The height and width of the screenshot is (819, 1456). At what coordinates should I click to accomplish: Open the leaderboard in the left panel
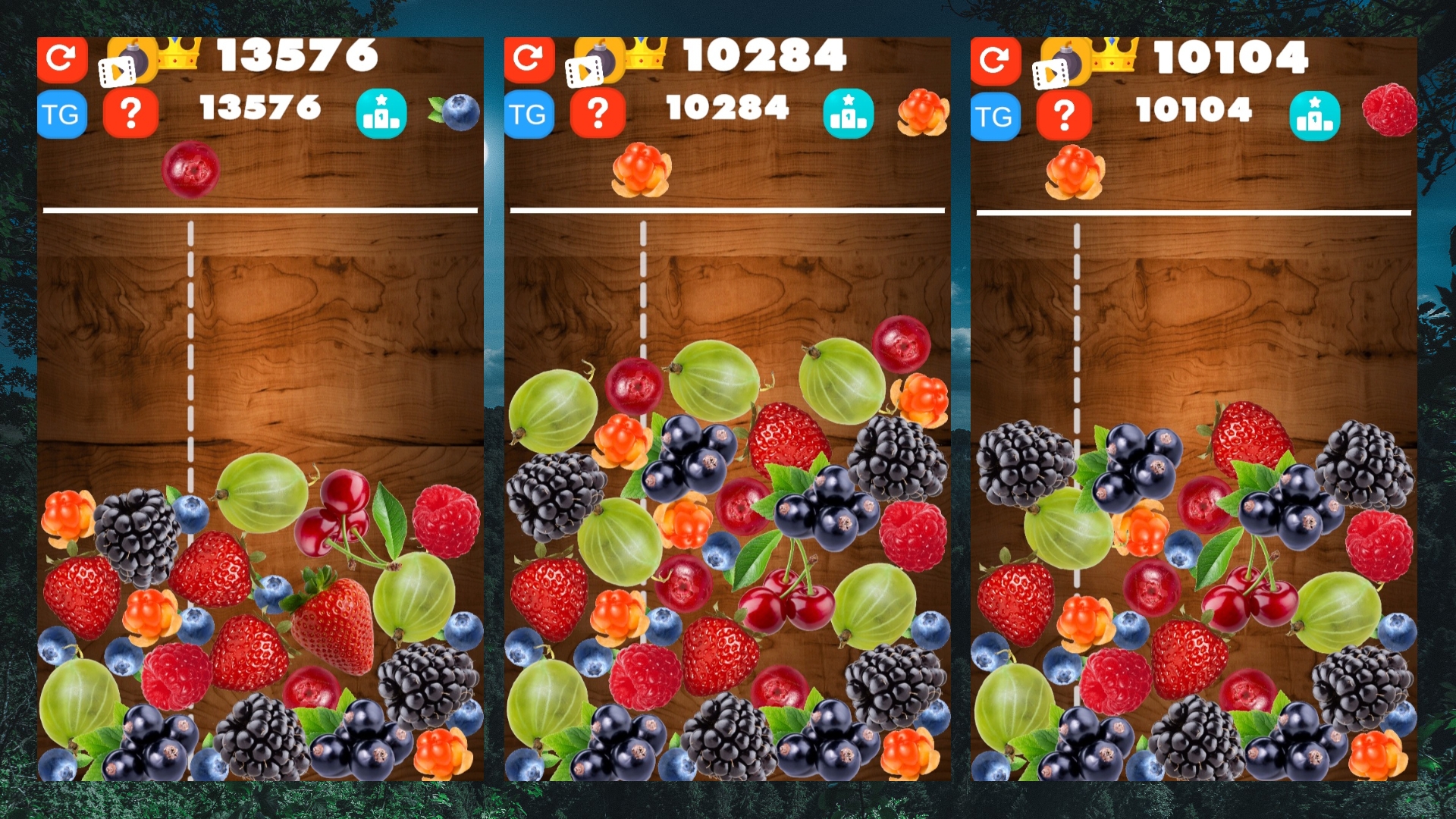(382, 112)
